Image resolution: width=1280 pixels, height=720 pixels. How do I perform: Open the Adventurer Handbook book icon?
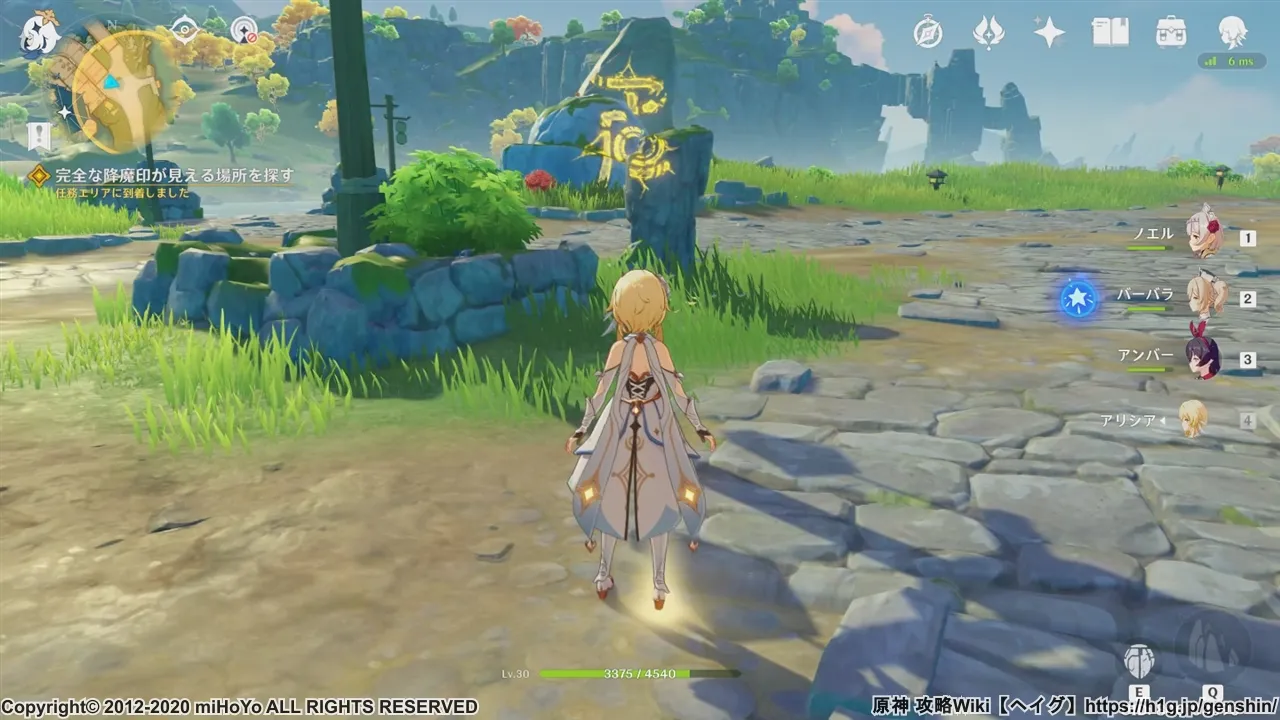tap(1110, 33)
